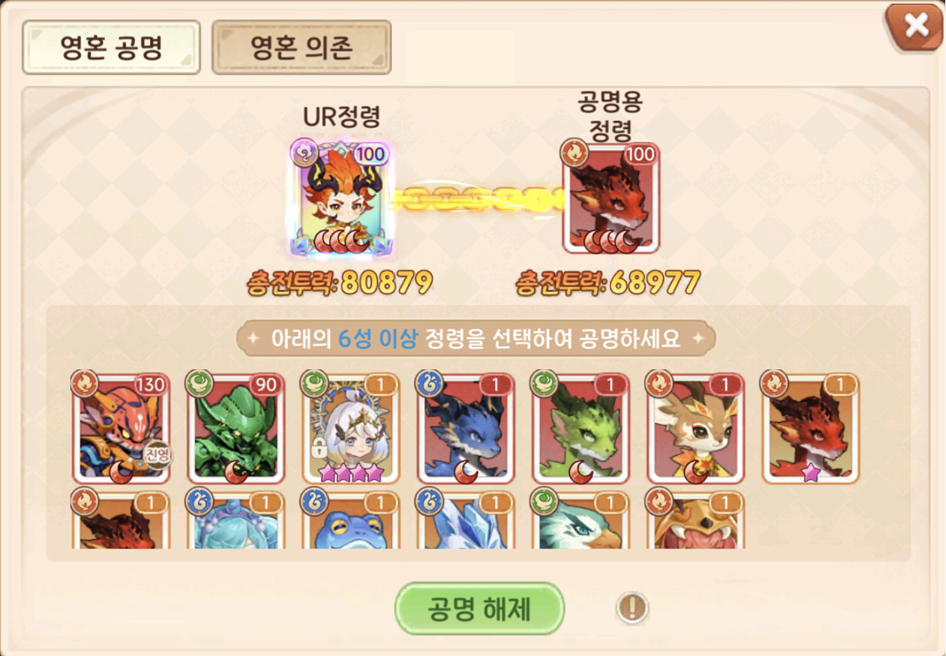Choose the blue dragon spirit card
The width and height of the screenshot is (946, 656).
pyautogui.click(x=465, y=429)
